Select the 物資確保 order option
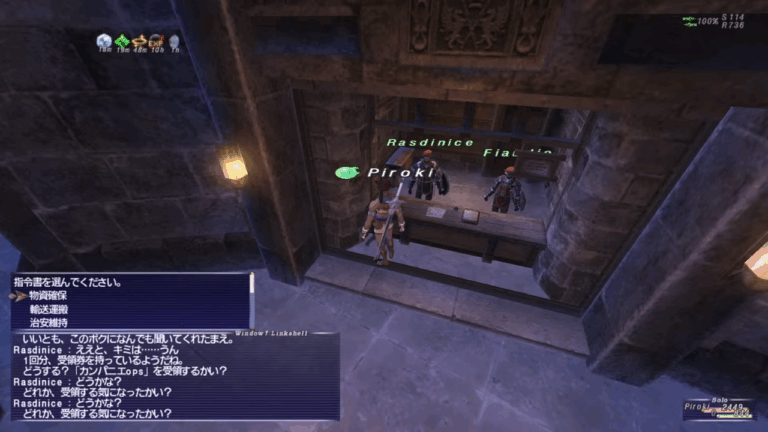768x432 pixels. [x=50, y=296]
